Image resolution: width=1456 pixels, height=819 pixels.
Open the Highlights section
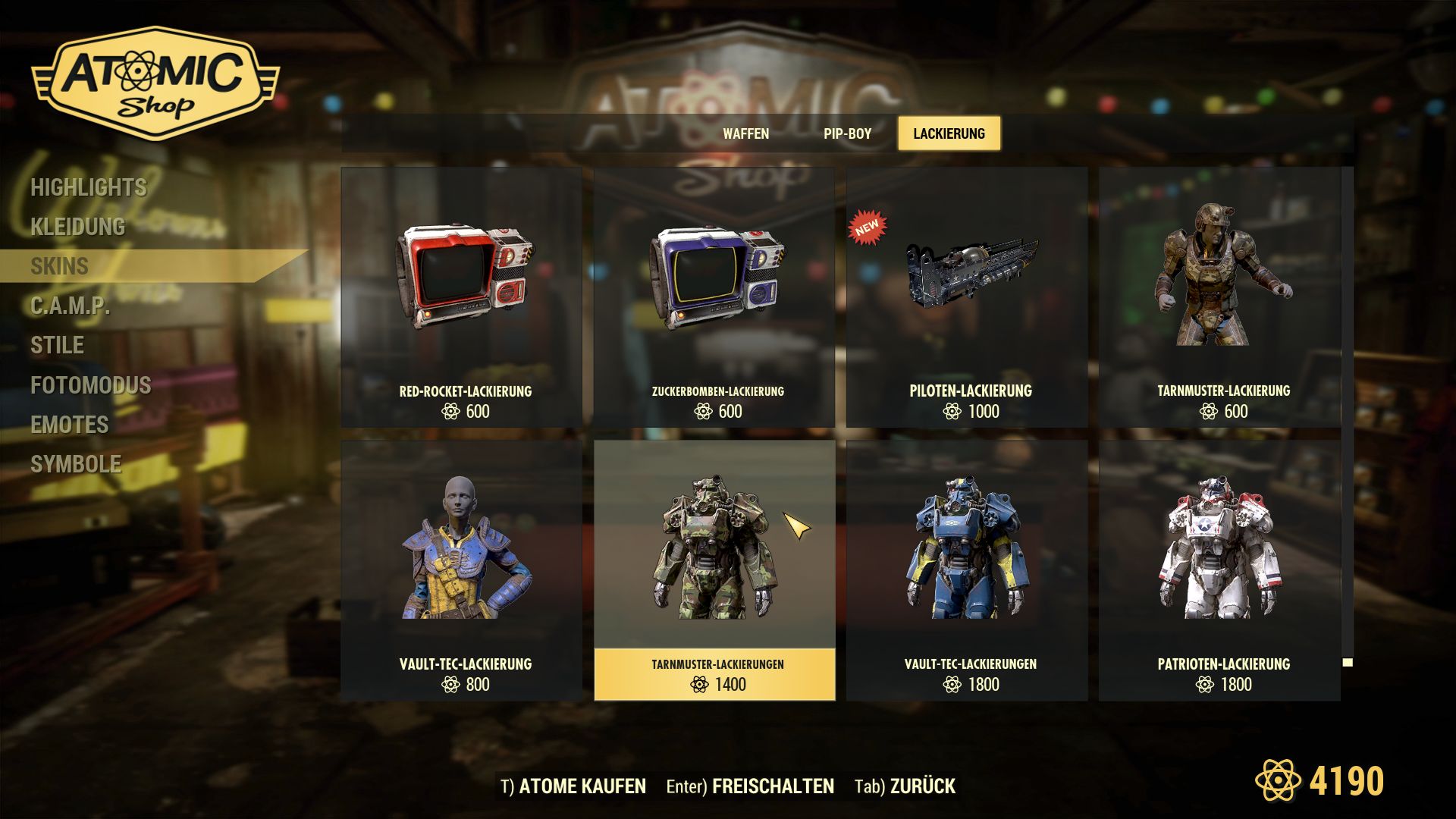click(x=89, y=187)
